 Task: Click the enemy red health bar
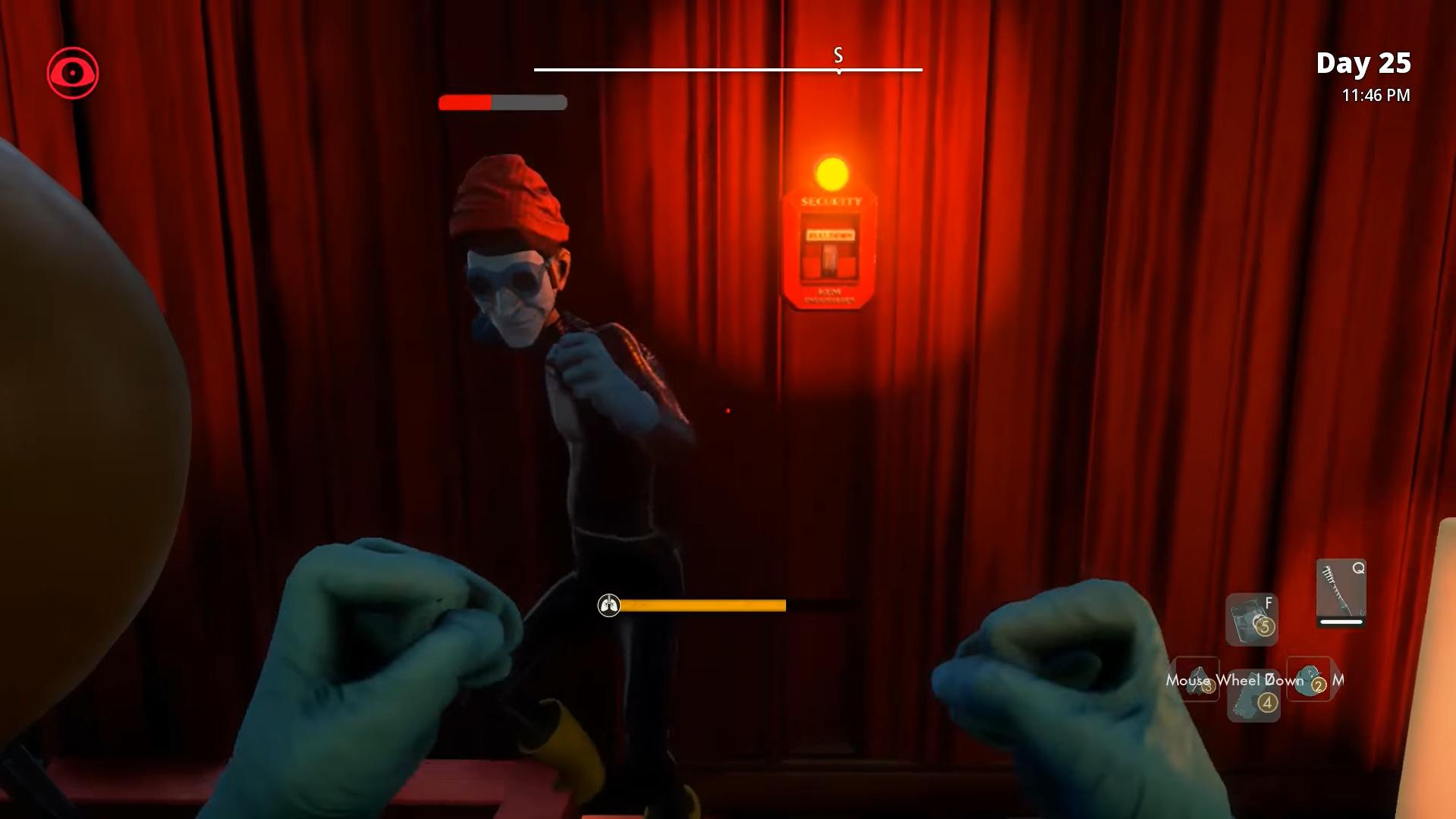(x=464, y=101)
